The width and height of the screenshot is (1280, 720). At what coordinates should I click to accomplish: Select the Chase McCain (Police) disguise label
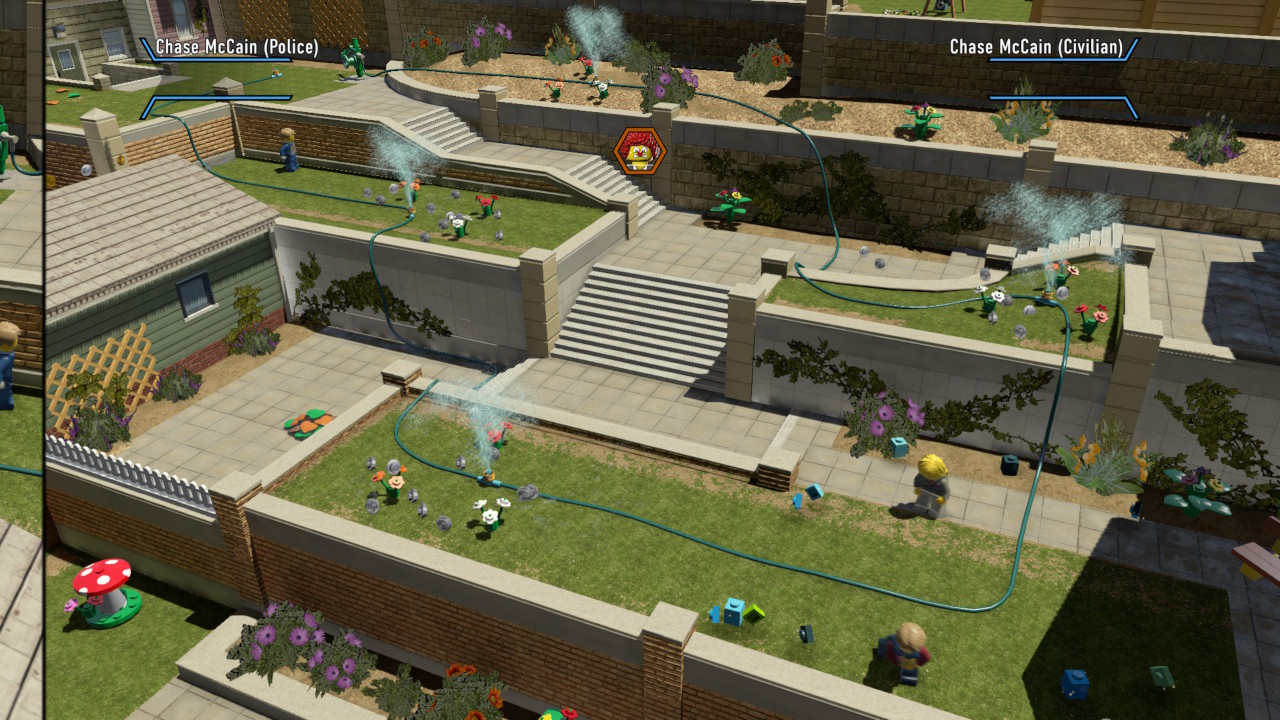pos(237,47)
